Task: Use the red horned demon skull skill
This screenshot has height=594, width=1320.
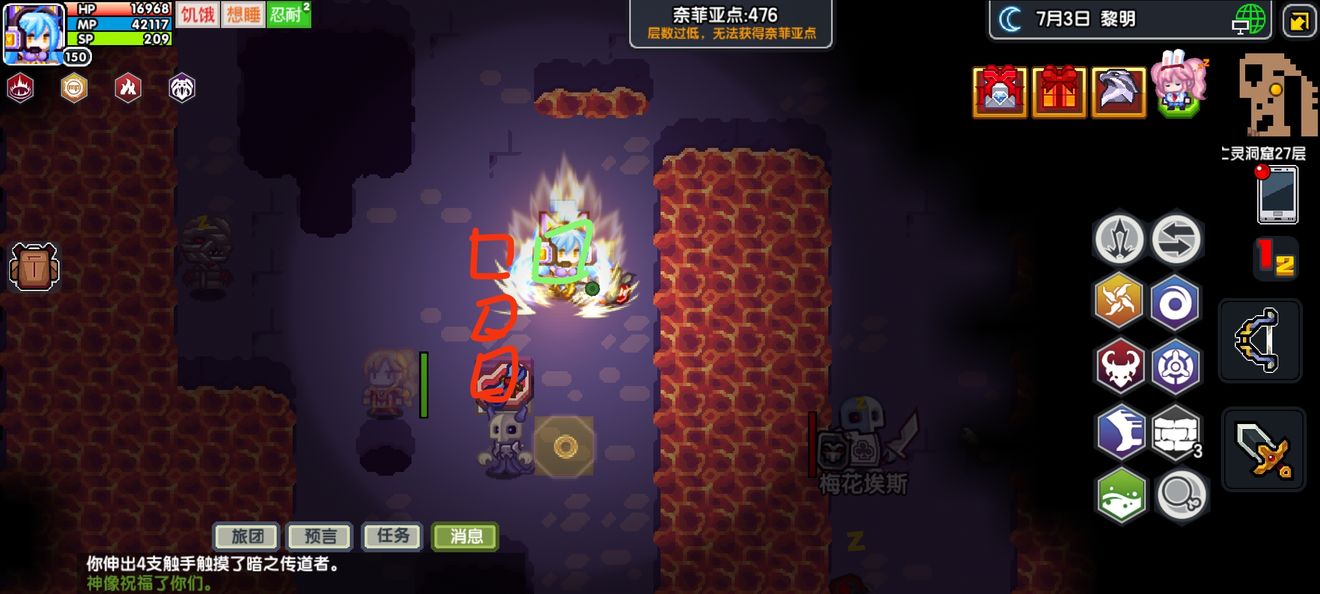Action: tap(1120, 365)
